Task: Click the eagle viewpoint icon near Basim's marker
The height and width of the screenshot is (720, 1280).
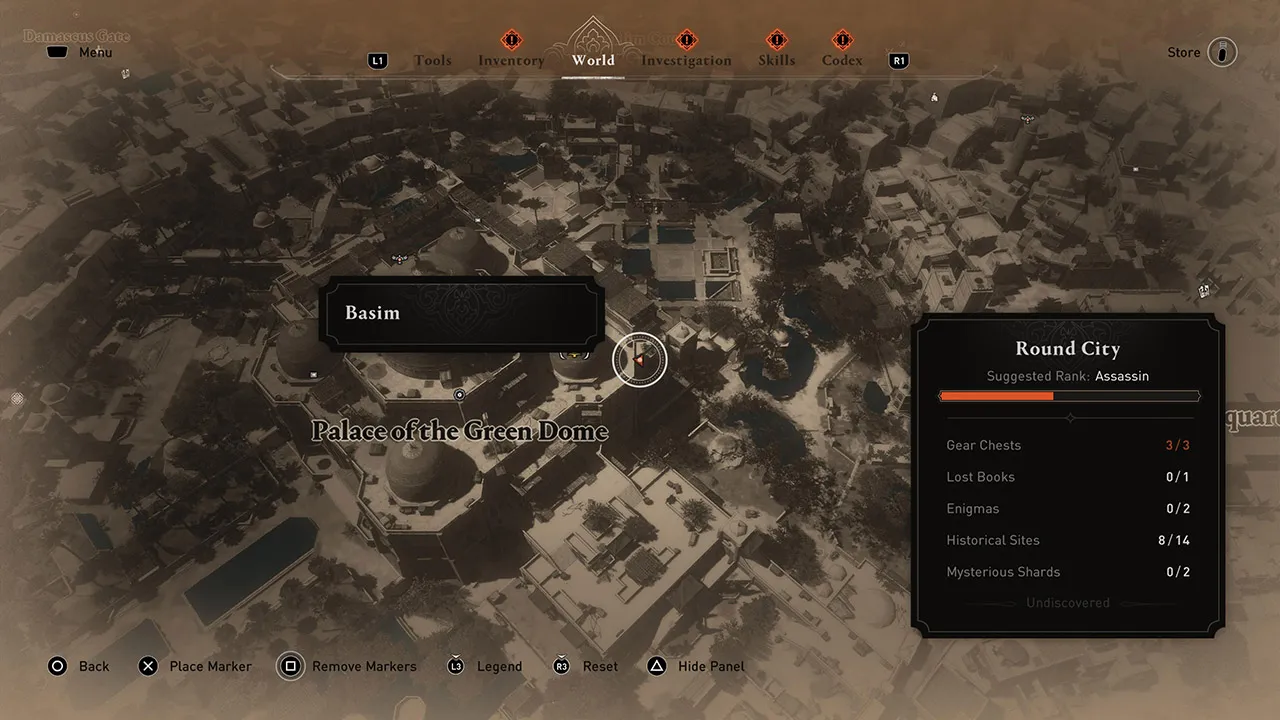Action: click(574, 356)
